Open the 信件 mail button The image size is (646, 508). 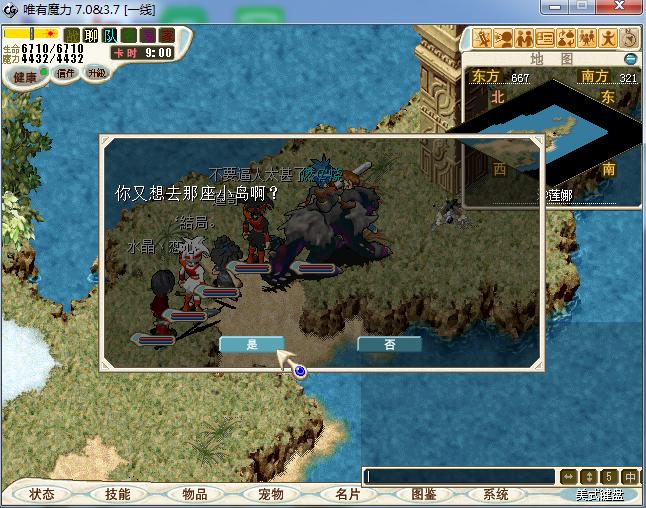coord(66,73)
